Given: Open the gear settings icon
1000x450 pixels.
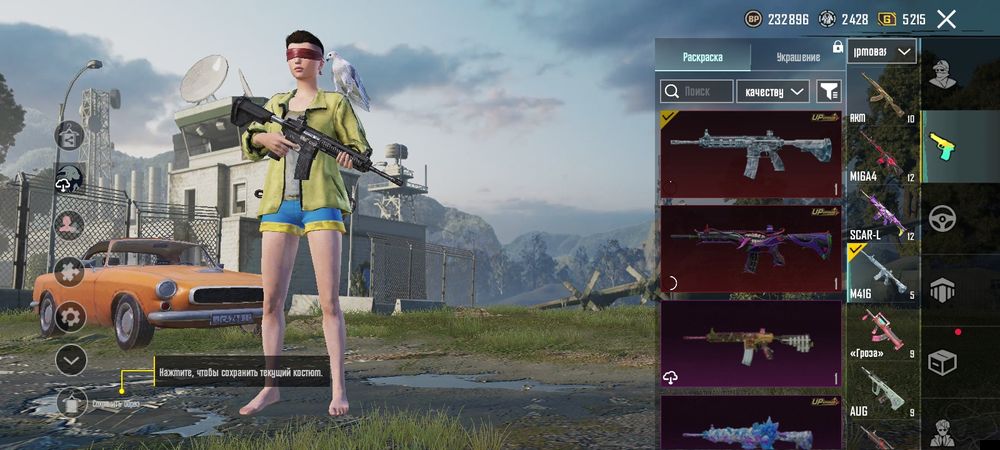Looking at the screenshot, I should click(x=70, y=317).
